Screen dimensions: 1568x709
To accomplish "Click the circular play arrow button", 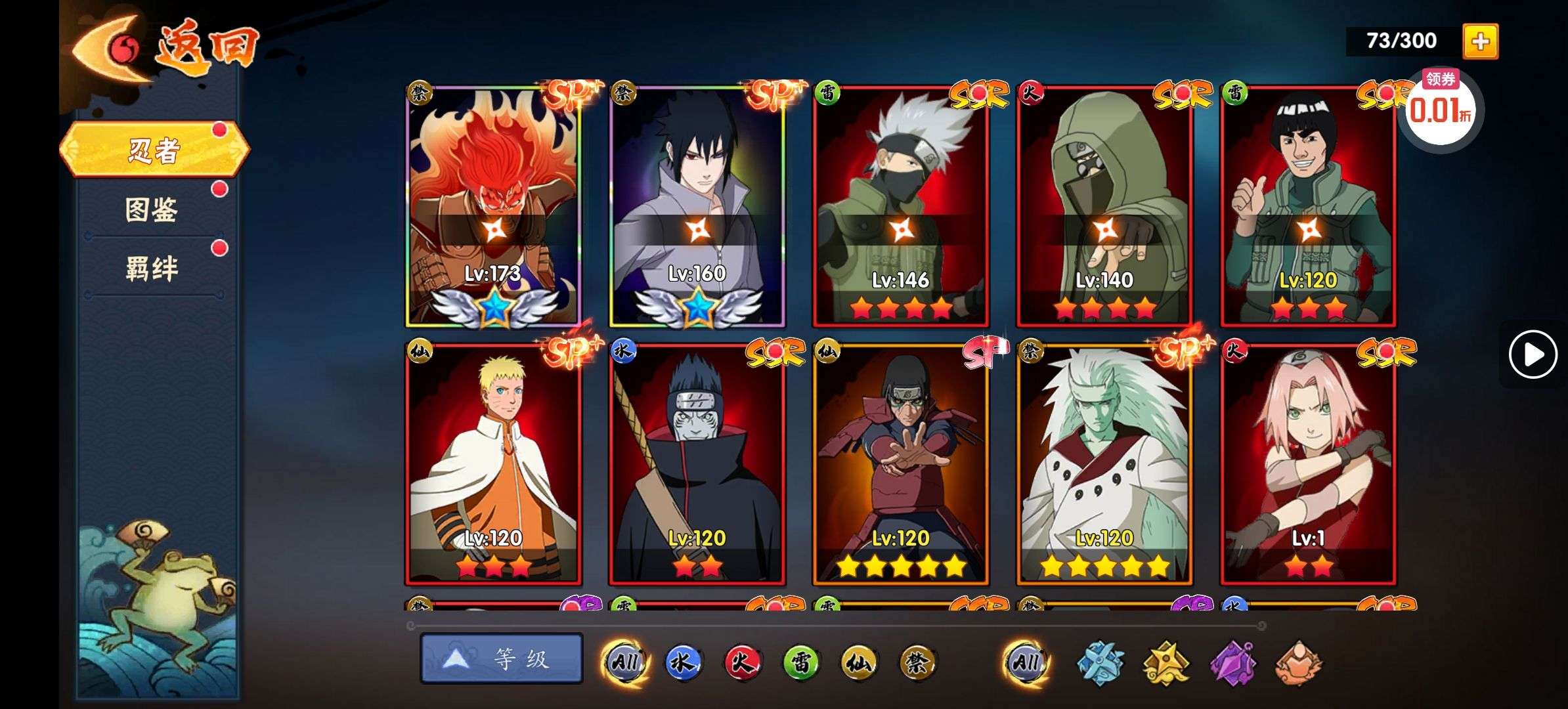I will pos(1533,354).
